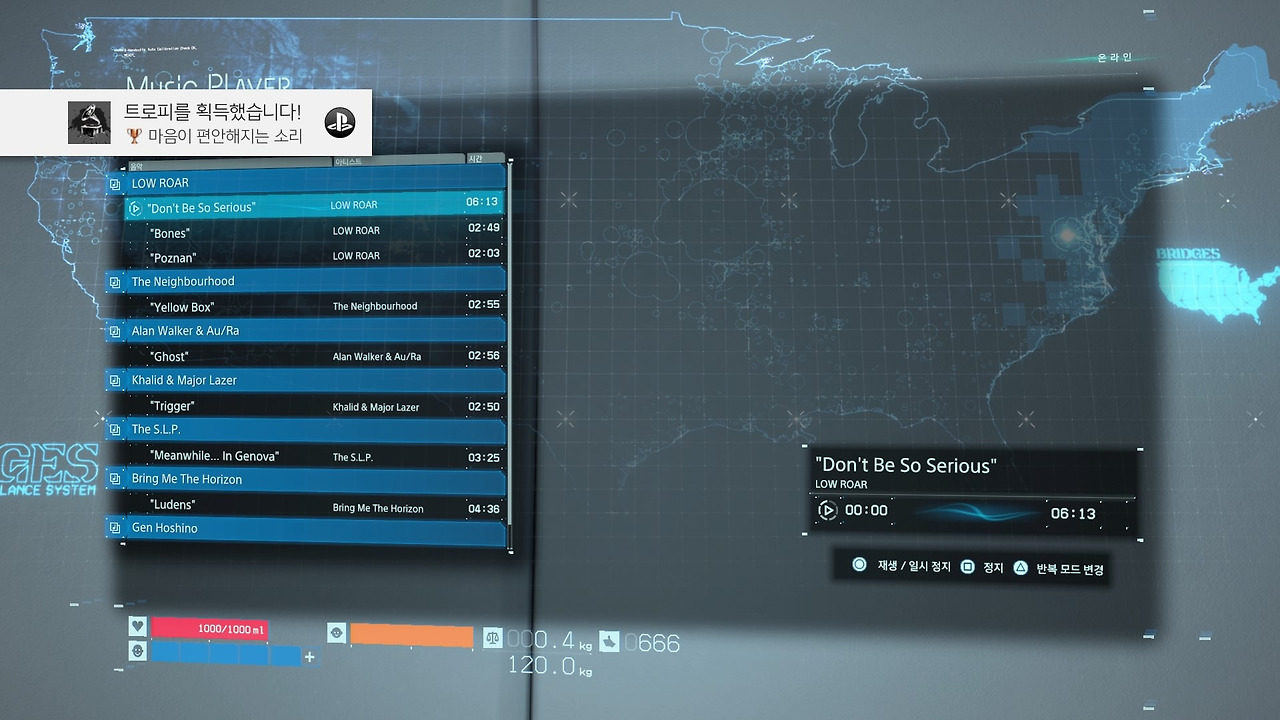This screenshot has width=1280, height=720.
Task: Click the track list scrollbar
Action: coord(510,350)
